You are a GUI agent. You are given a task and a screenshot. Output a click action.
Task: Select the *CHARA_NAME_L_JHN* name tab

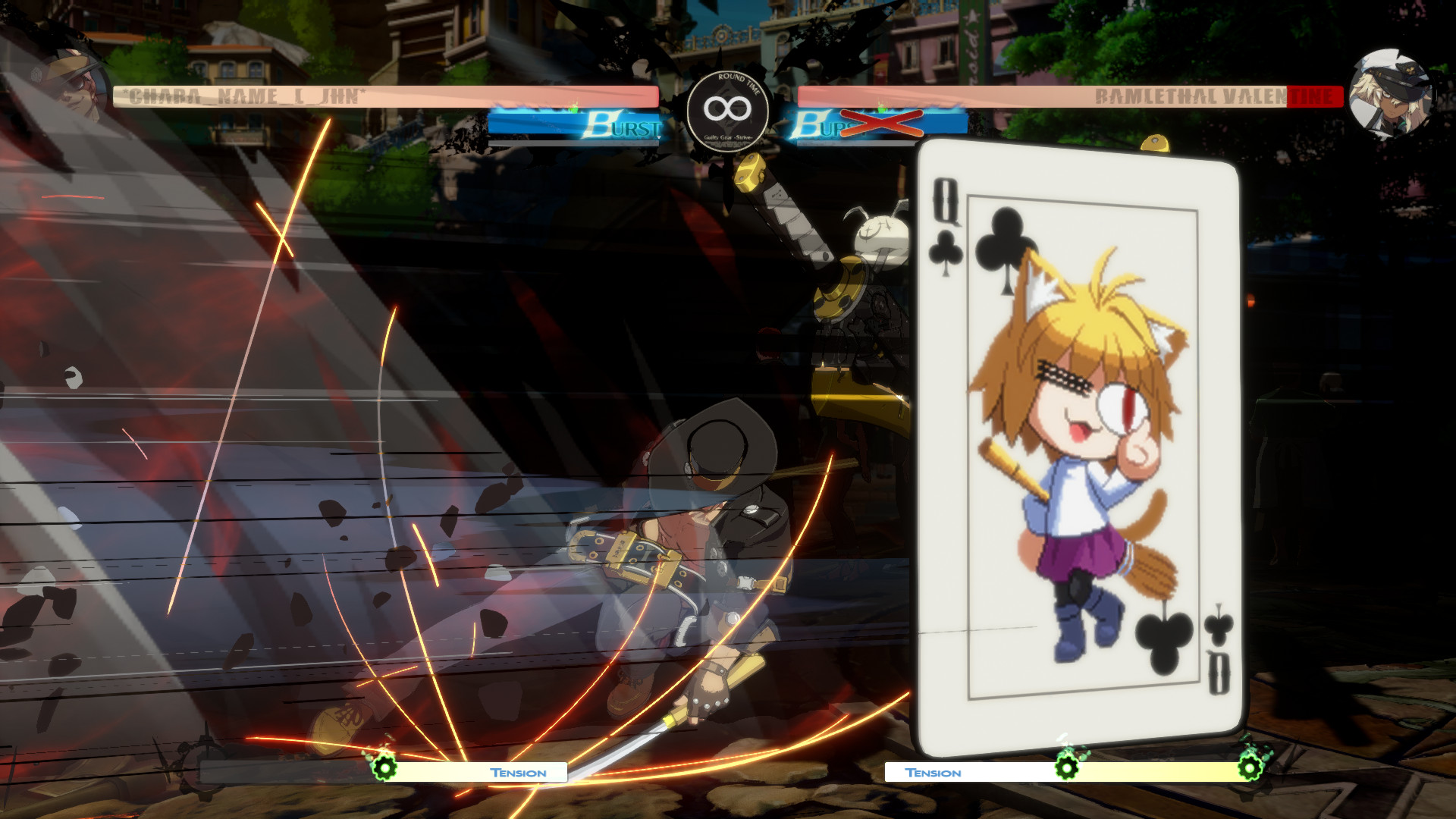[x=243, y=97]
